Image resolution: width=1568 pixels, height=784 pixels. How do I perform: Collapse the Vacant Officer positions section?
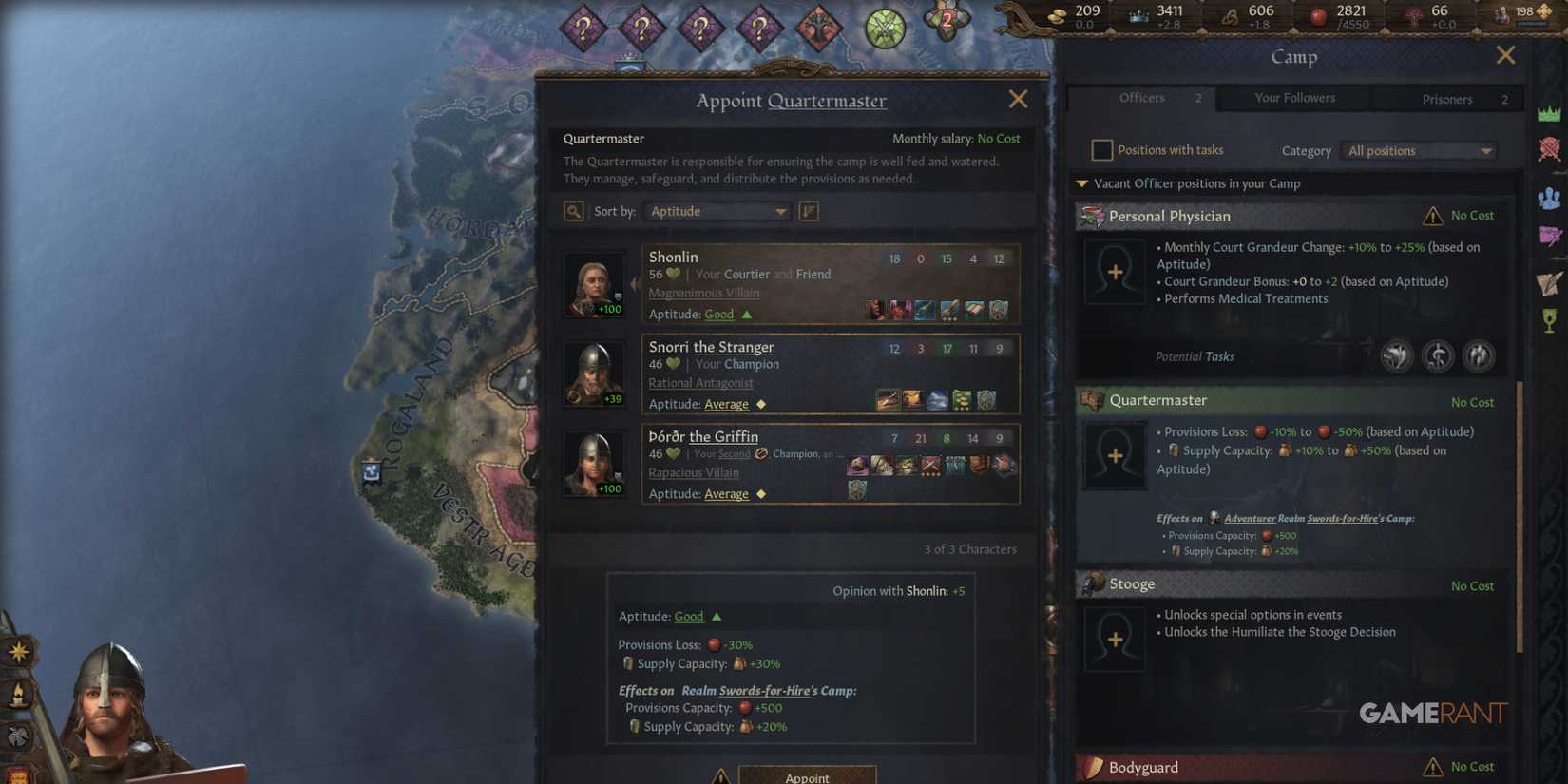click(1081, 183)
